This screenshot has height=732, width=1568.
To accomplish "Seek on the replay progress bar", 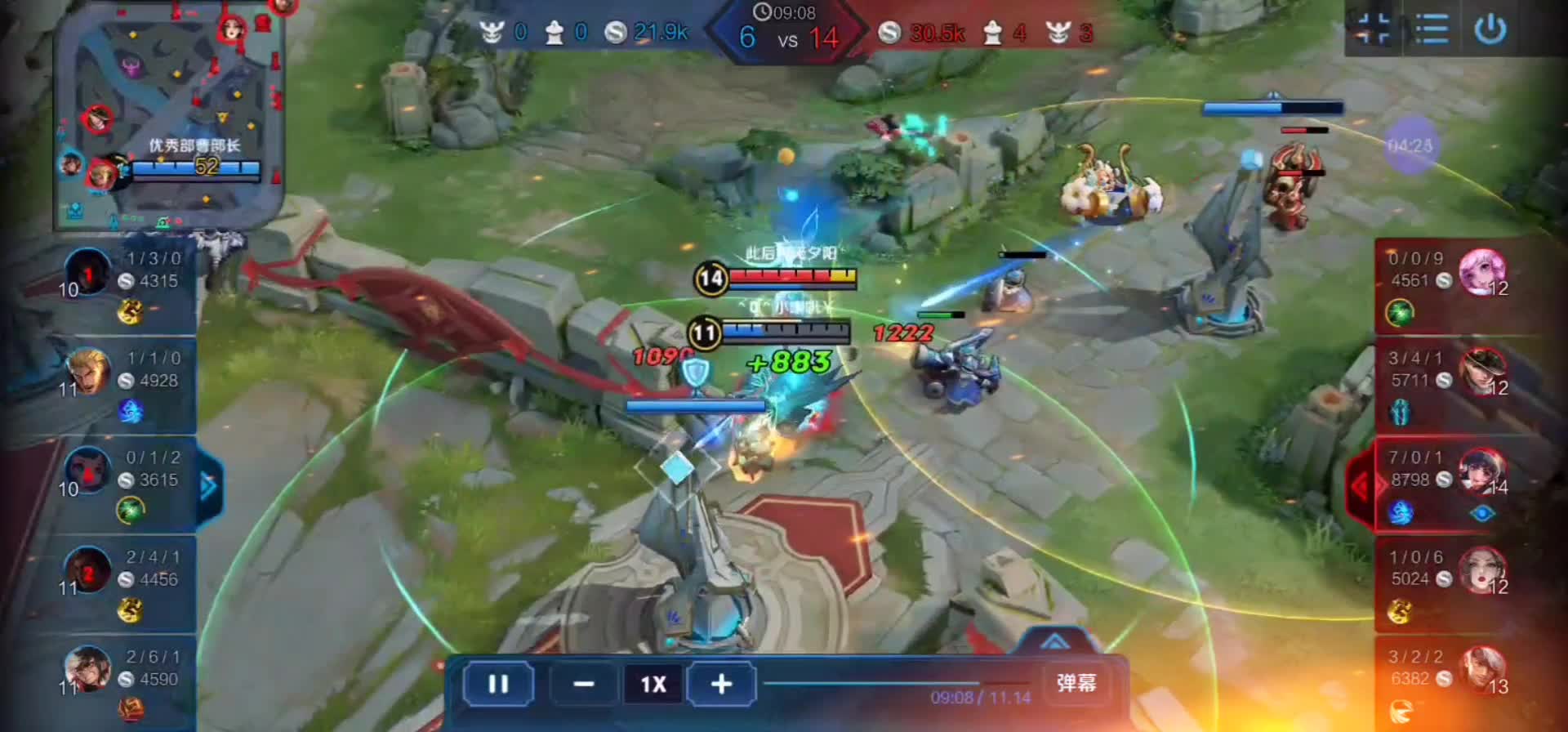I will pyautogui.click(x=898, y=683).
